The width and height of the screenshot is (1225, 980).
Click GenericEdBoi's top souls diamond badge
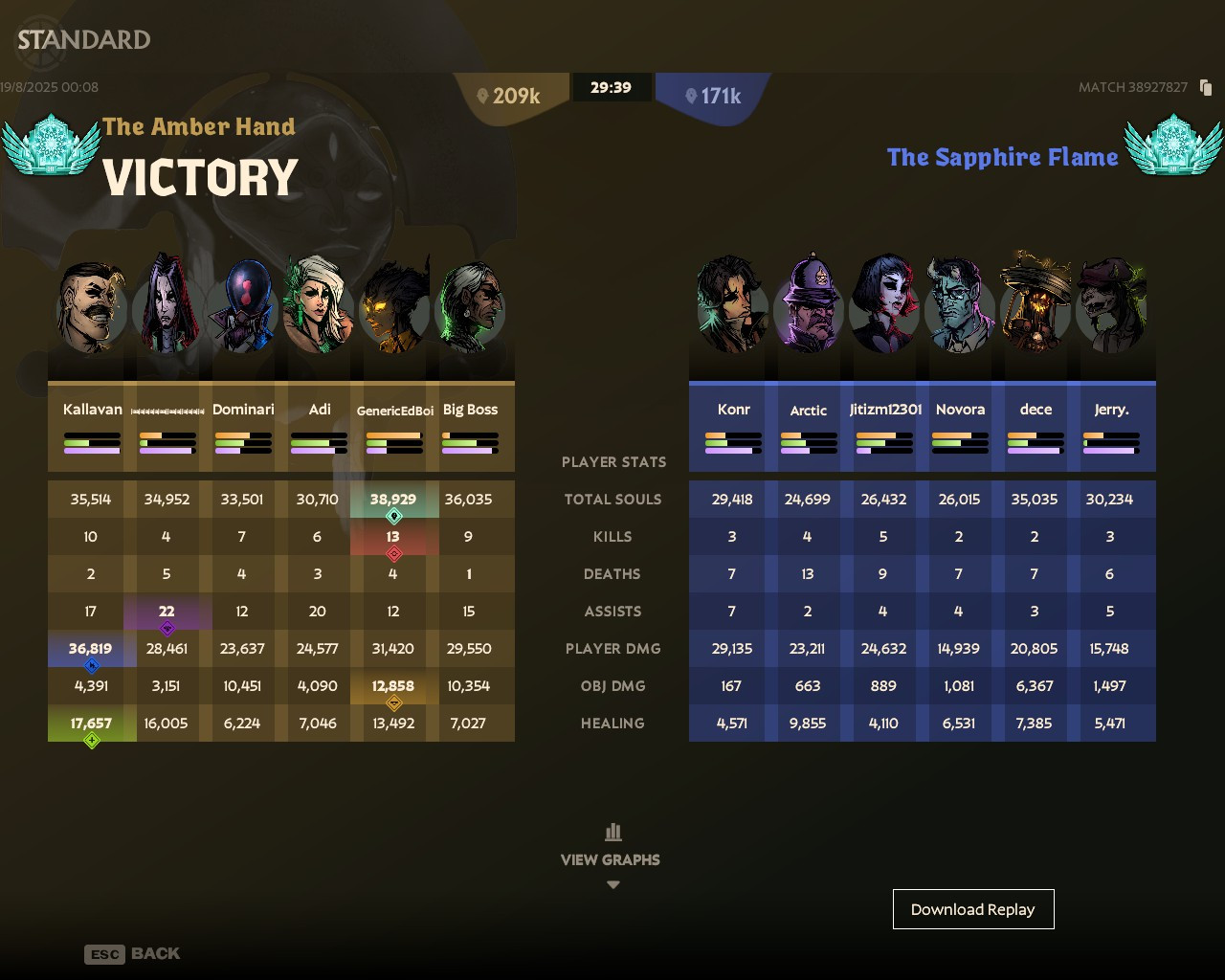pyautogui.click(x=393, y=515)
